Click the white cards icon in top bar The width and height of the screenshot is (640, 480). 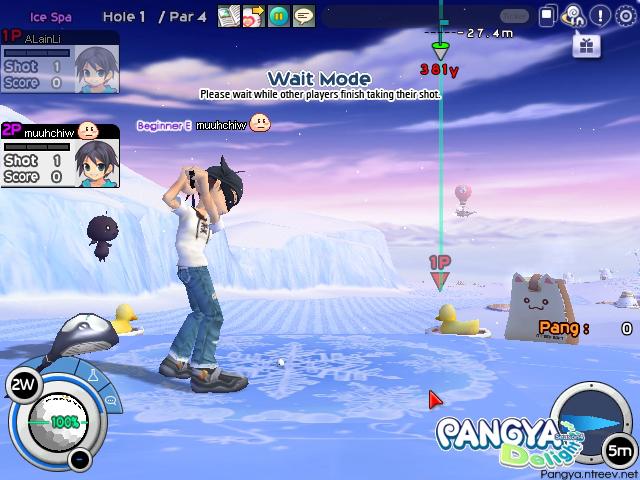coord(548,16)
